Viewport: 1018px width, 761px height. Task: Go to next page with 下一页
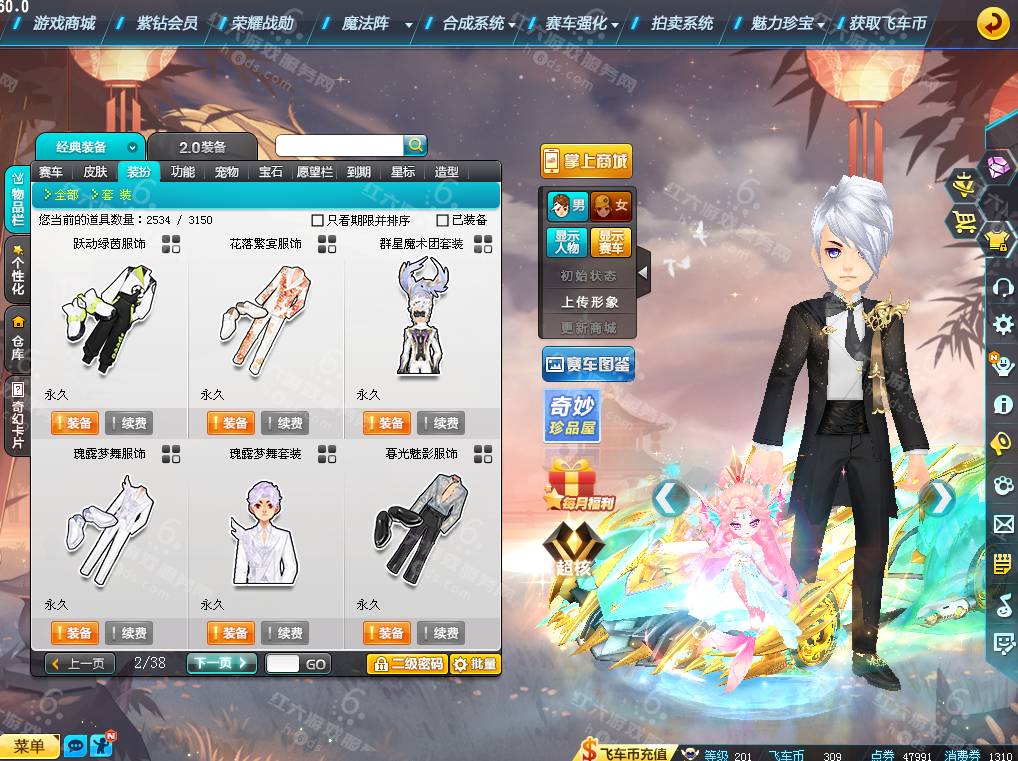click(221, 663)
